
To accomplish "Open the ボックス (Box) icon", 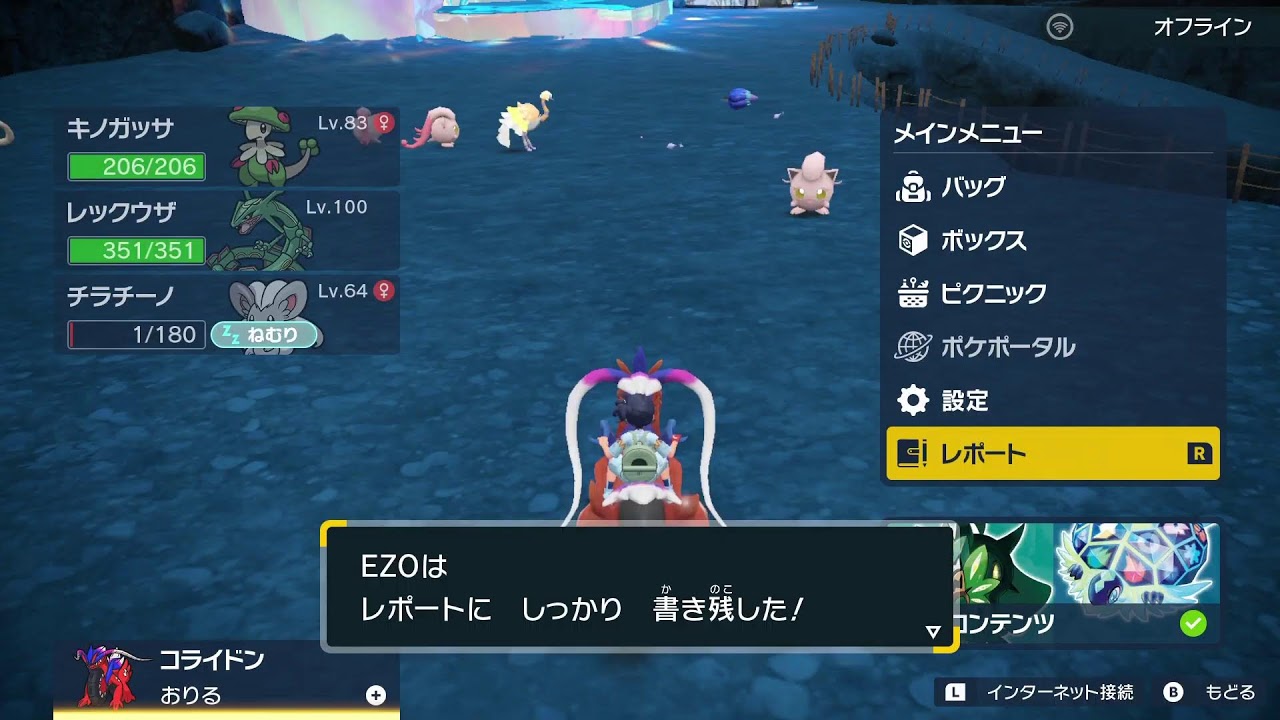I will pos(912,240).
